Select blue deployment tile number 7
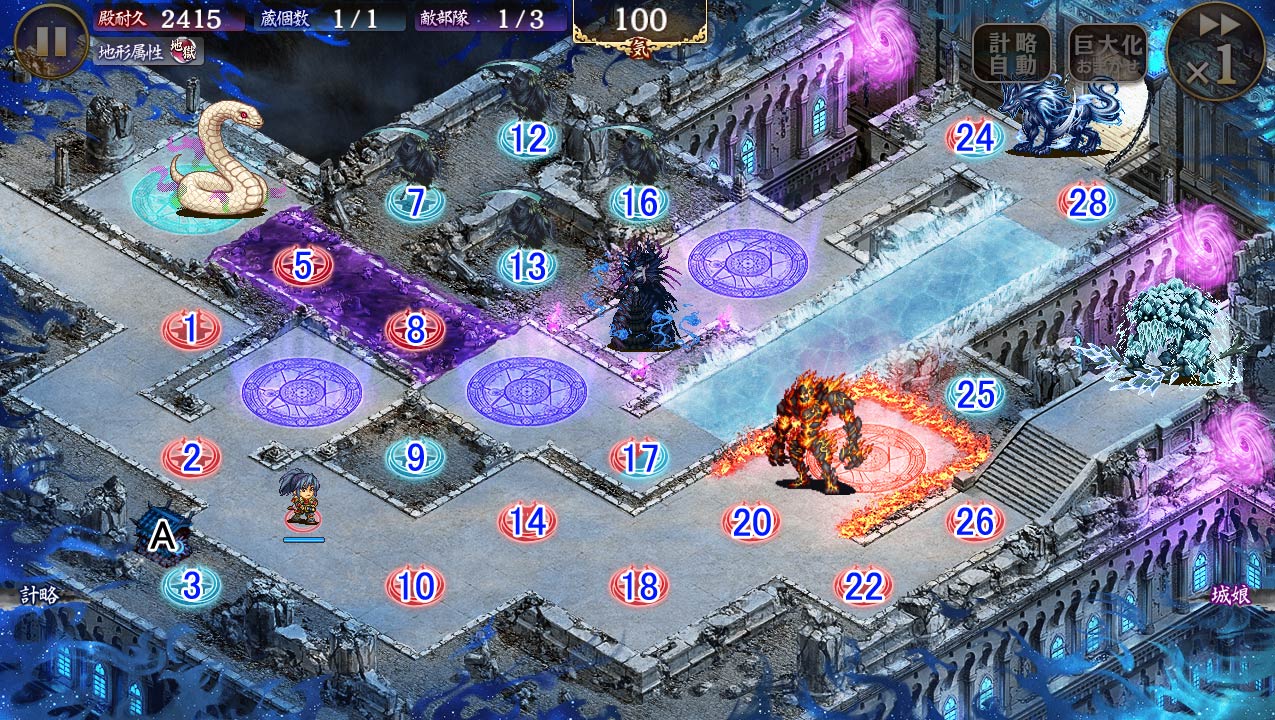Viewport: 1275px width, 720px height. pyautogui.click(x=415, y=203)
